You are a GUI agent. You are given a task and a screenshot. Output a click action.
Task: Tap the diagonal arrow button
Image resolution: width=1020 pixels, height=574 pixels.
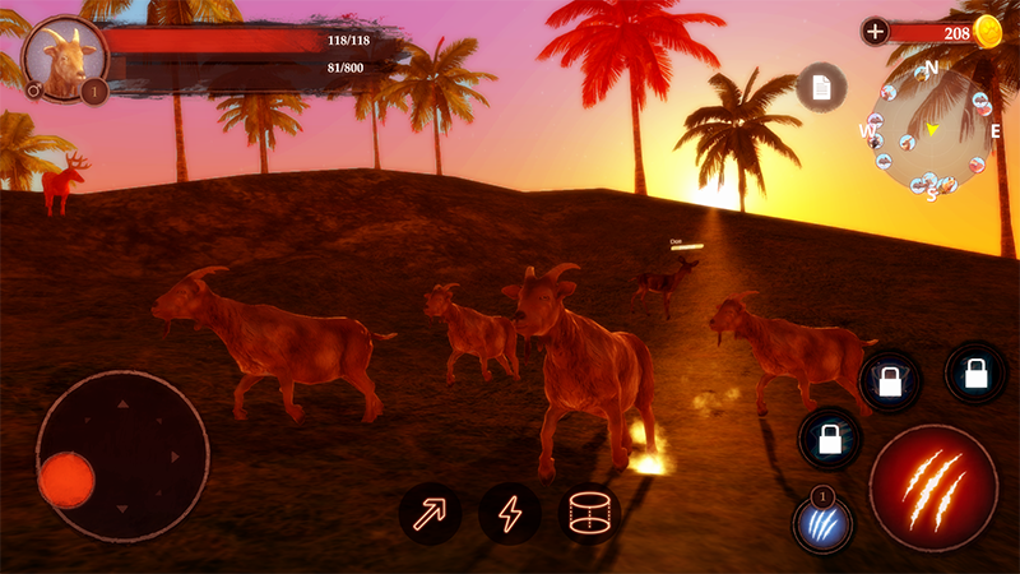tap(430, 514)
